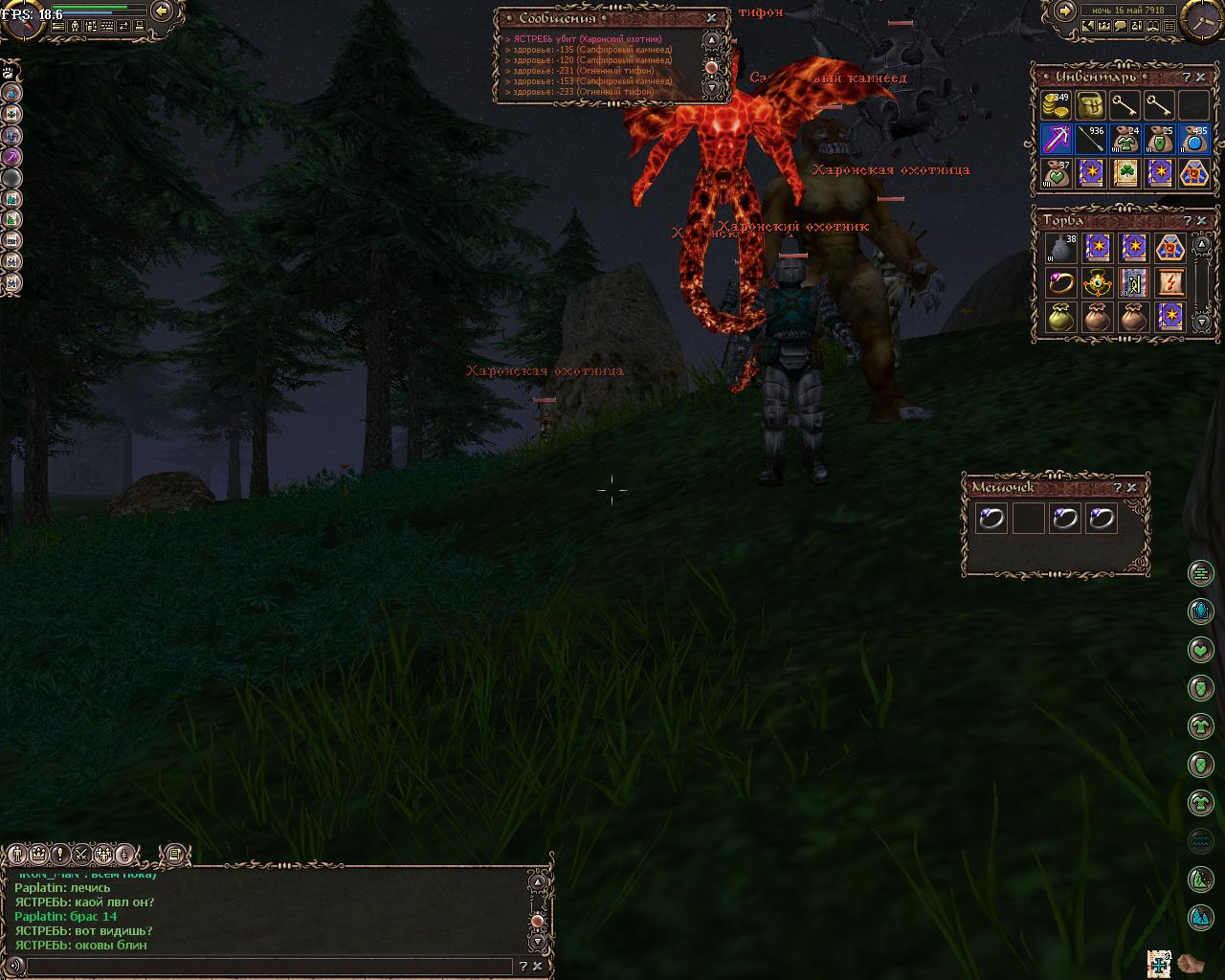Screen dimensions: 1225x980
Task: Toggle the crossed swords chat channel button
Action: tap(82, 854)
